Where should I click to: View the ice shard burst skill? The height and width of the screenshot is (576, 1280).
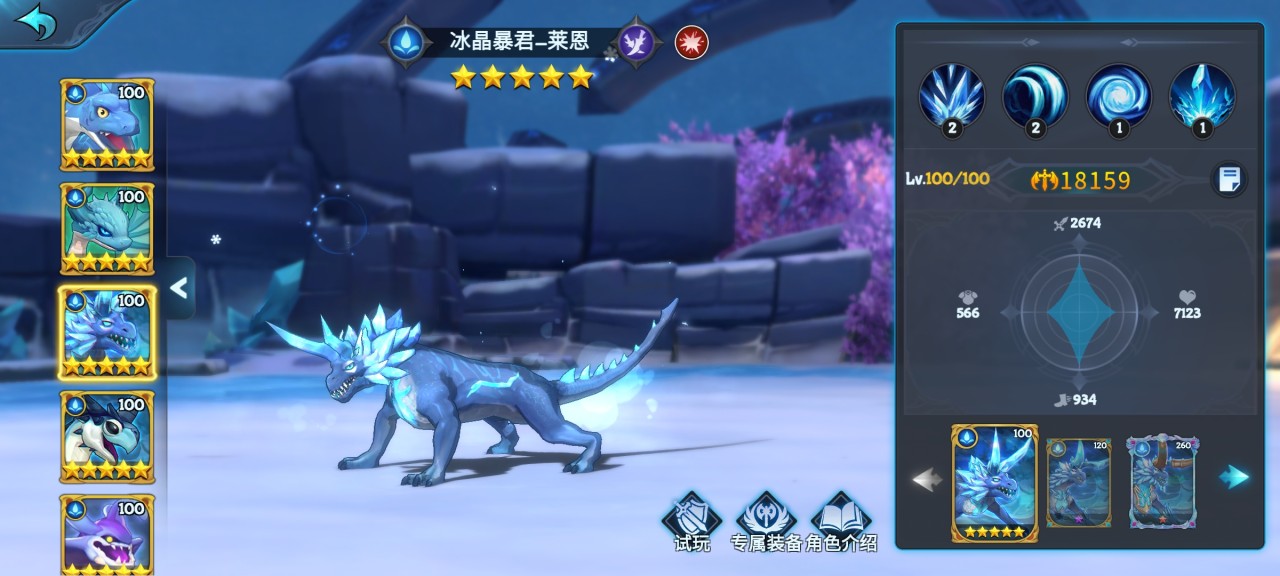(x=951, y=96)
